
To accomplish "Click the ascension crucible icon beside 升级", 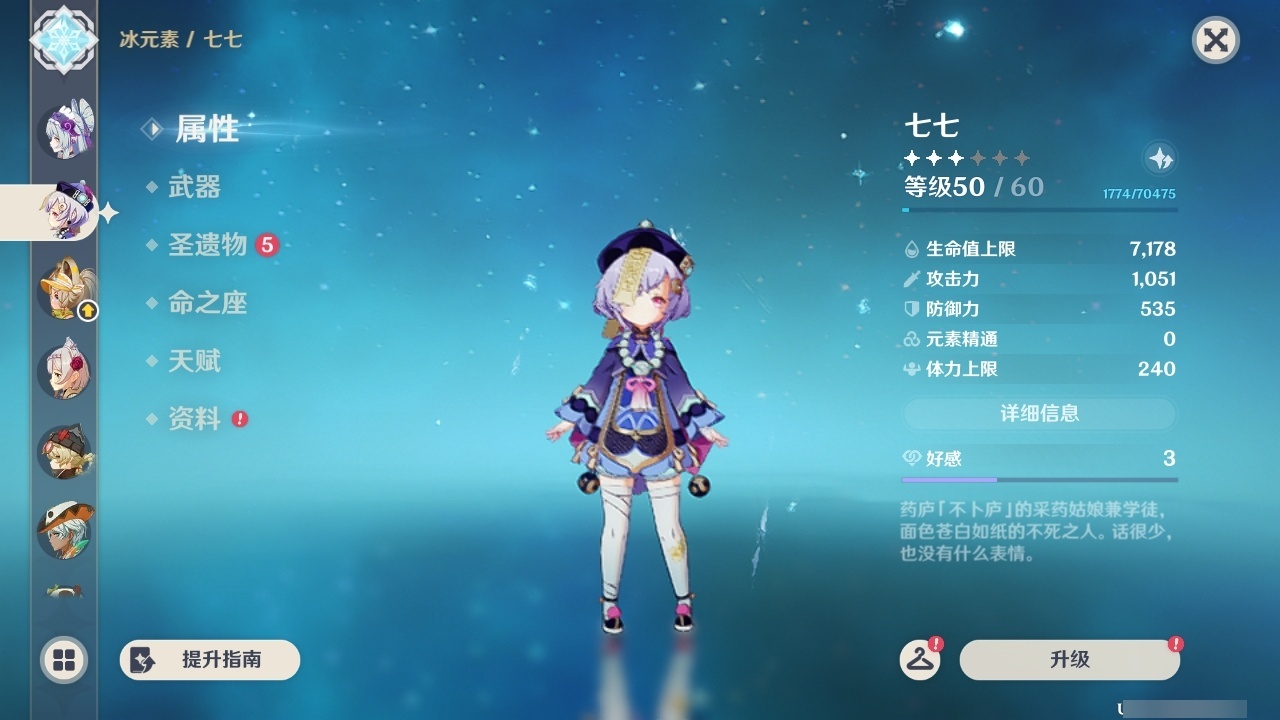I will [922, 660].
